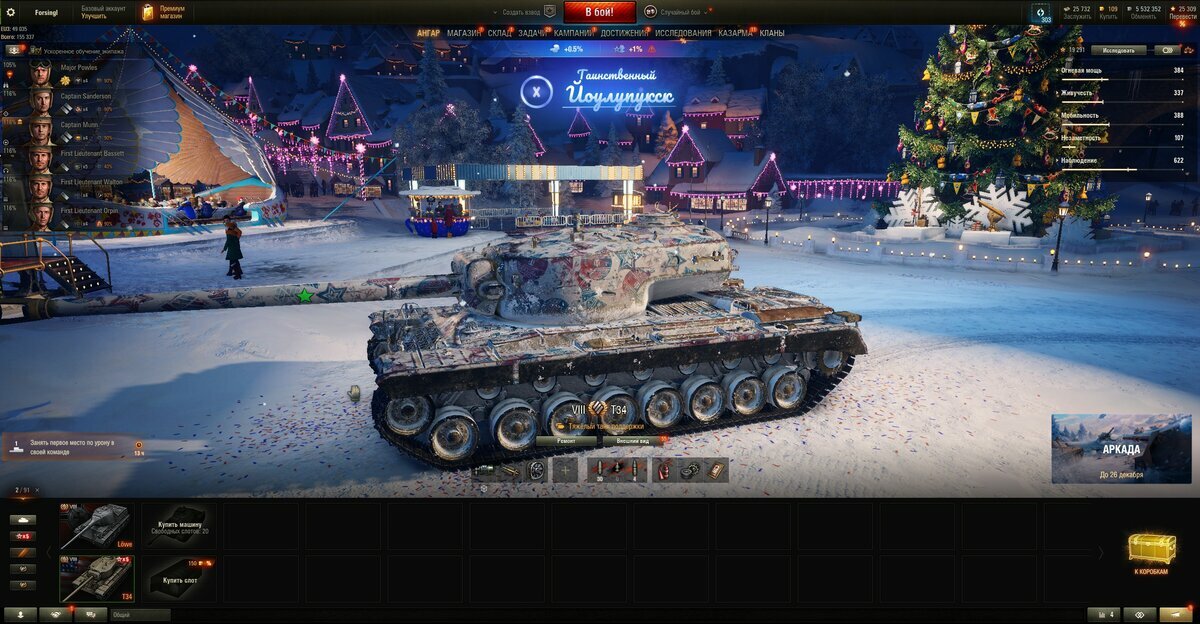
Task: Click the Купить слот tile
Action: [179, 578]
